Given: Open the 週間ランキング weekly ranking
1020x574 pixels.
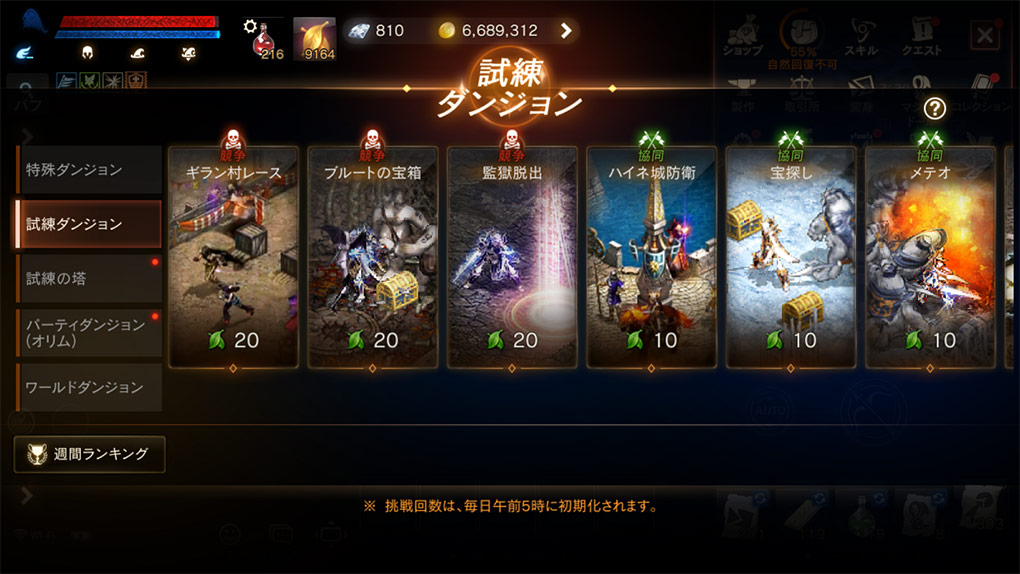Looking at the screenshot, I should tap(90, 454).
